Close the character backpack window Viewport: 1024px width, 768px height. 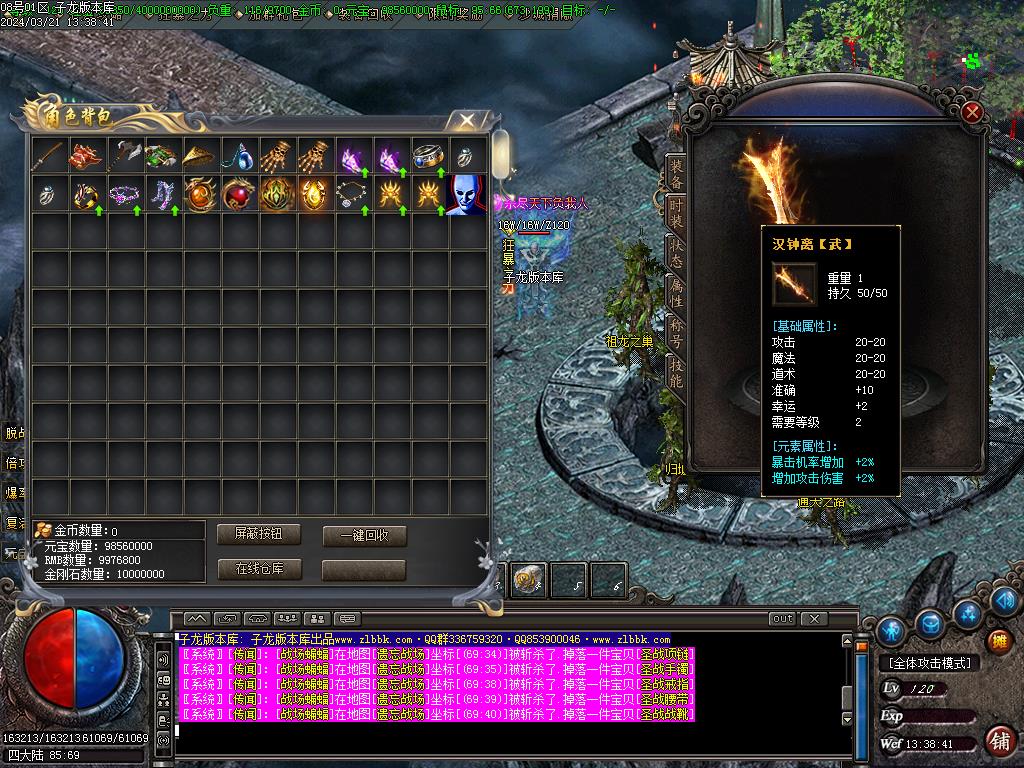(x=466, y=121)
